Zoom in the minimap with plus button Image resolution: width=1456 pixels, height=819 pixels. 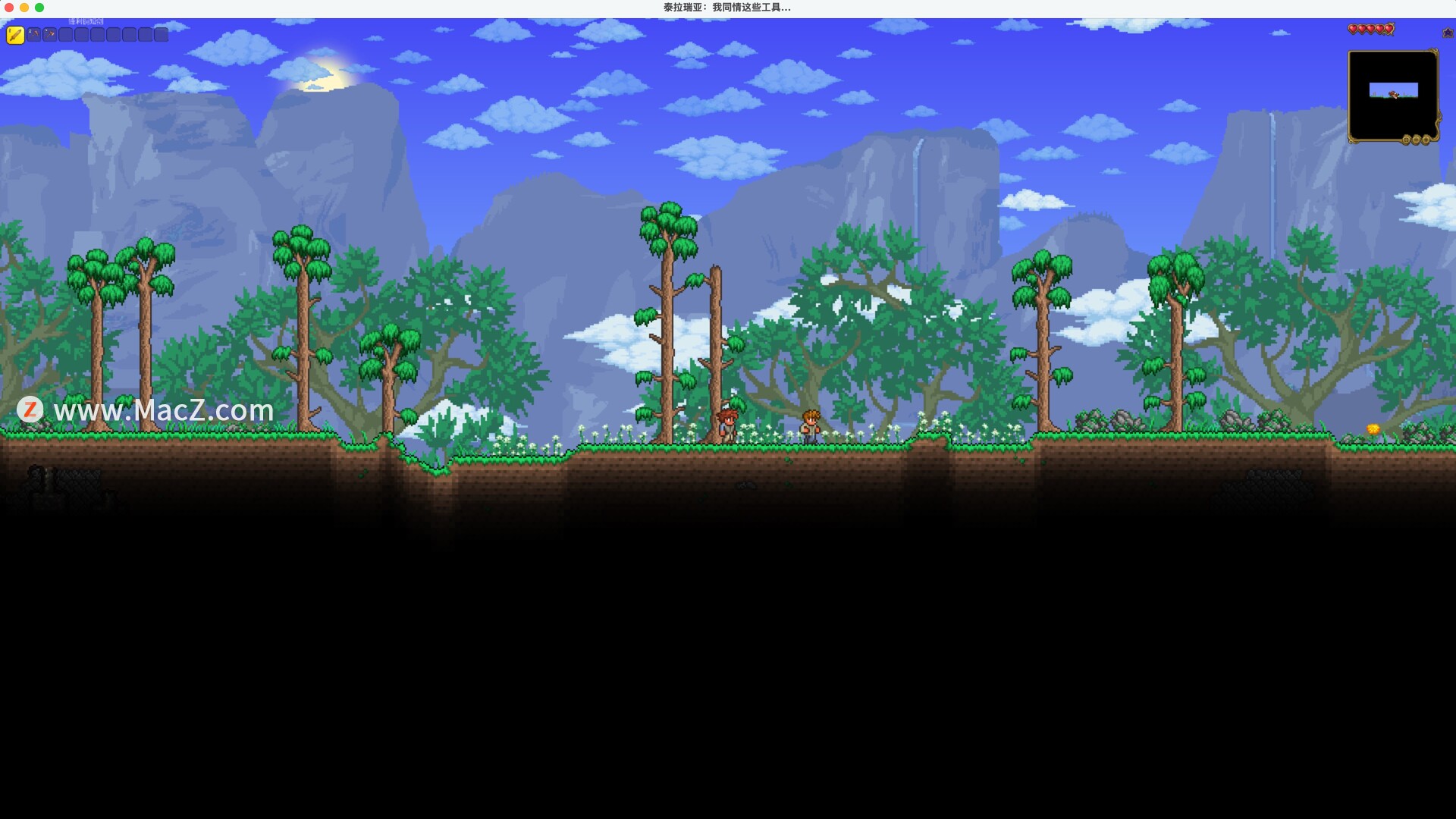[1426, 140]
